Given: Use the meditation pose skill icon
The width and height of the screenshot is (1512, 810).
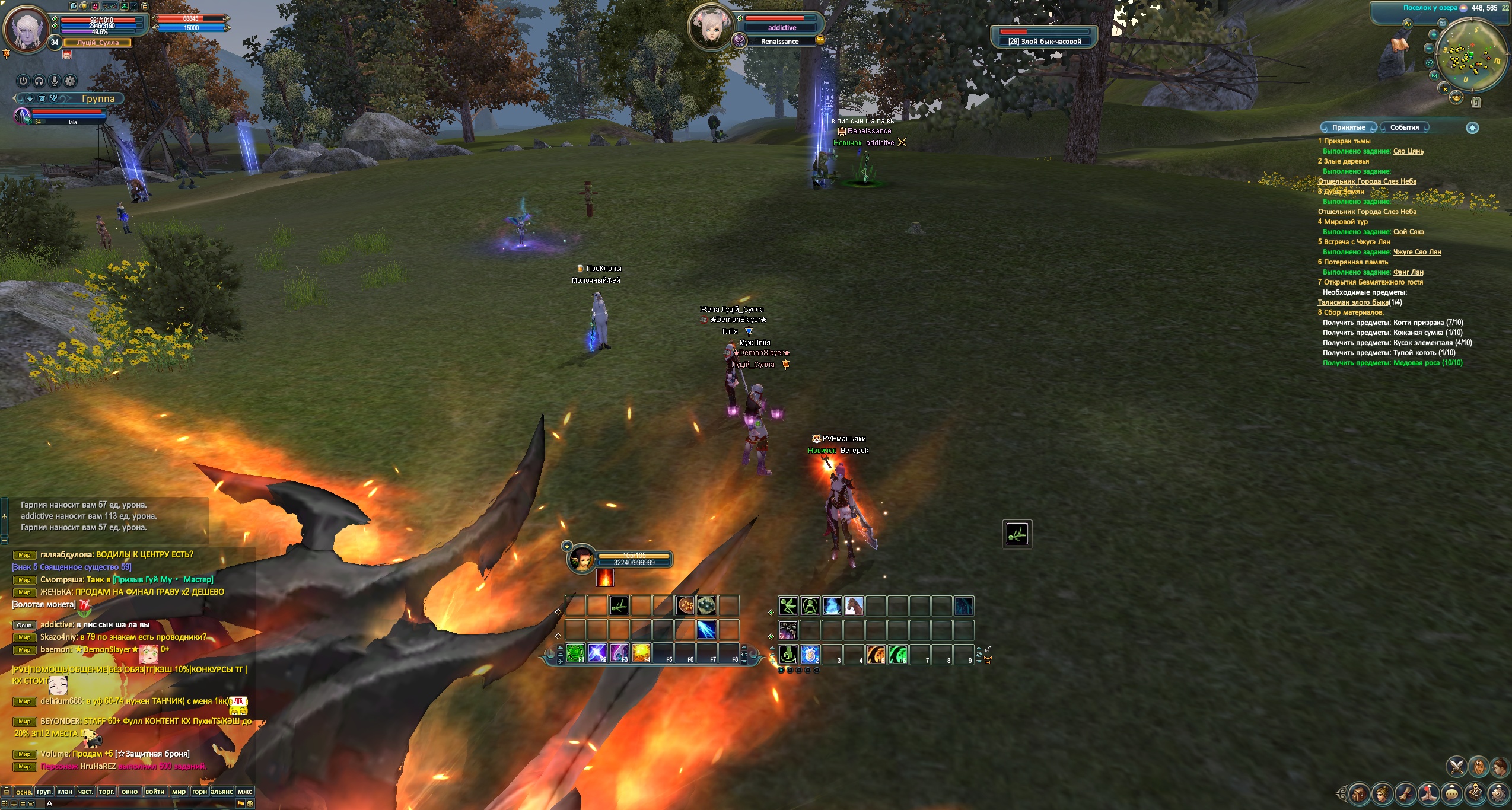Looking at the screenshot, I should tap(810, 606).
